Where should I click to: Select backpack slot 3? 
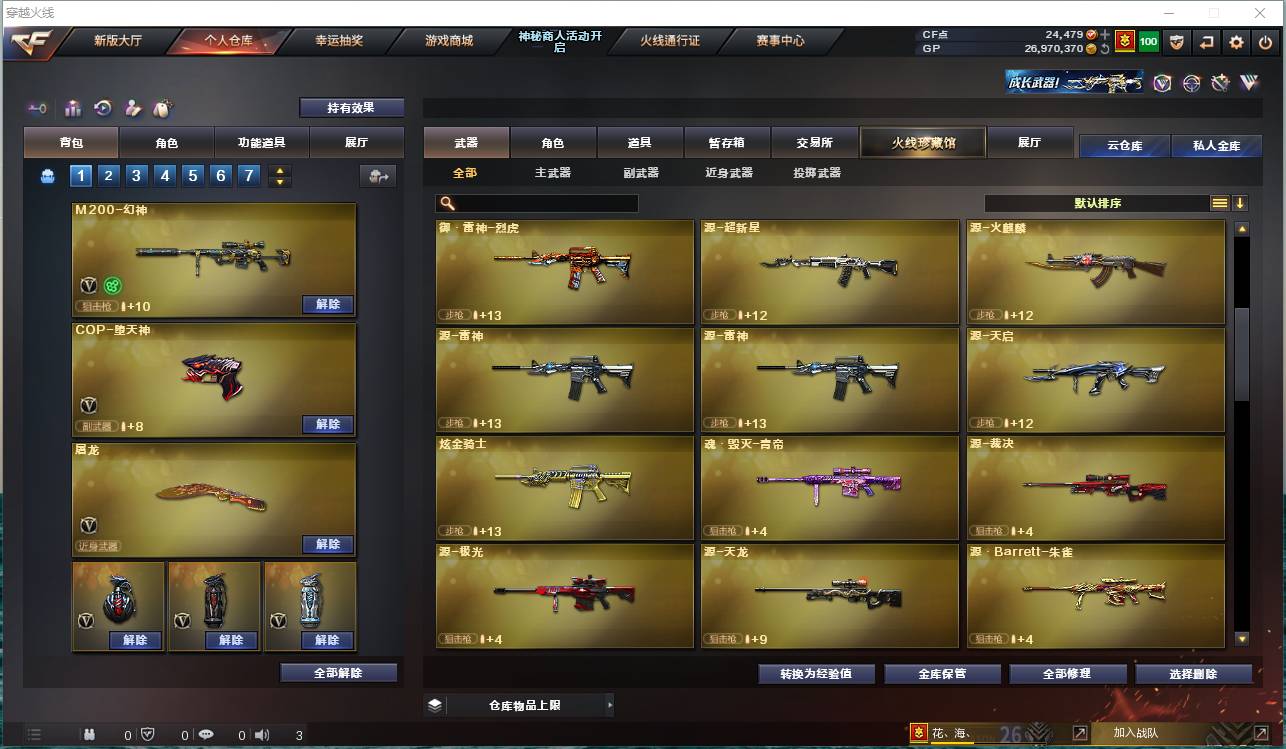click(x=136, y=176)
